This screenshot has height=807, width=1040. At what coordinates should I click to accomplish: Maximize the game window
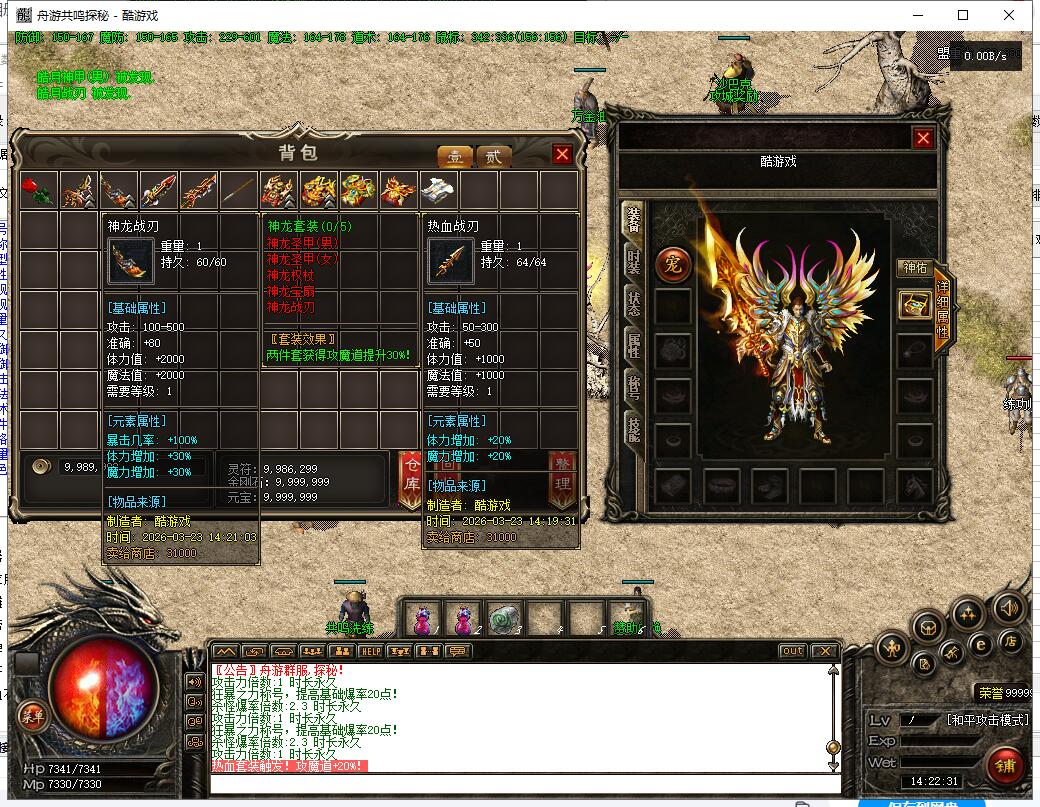point(963,15)
